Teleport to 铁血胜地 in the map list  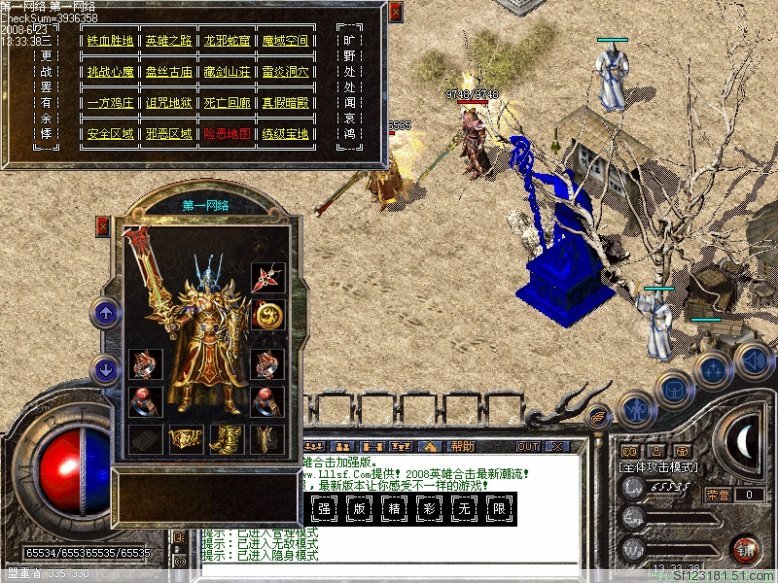click(x=111, y=41)
